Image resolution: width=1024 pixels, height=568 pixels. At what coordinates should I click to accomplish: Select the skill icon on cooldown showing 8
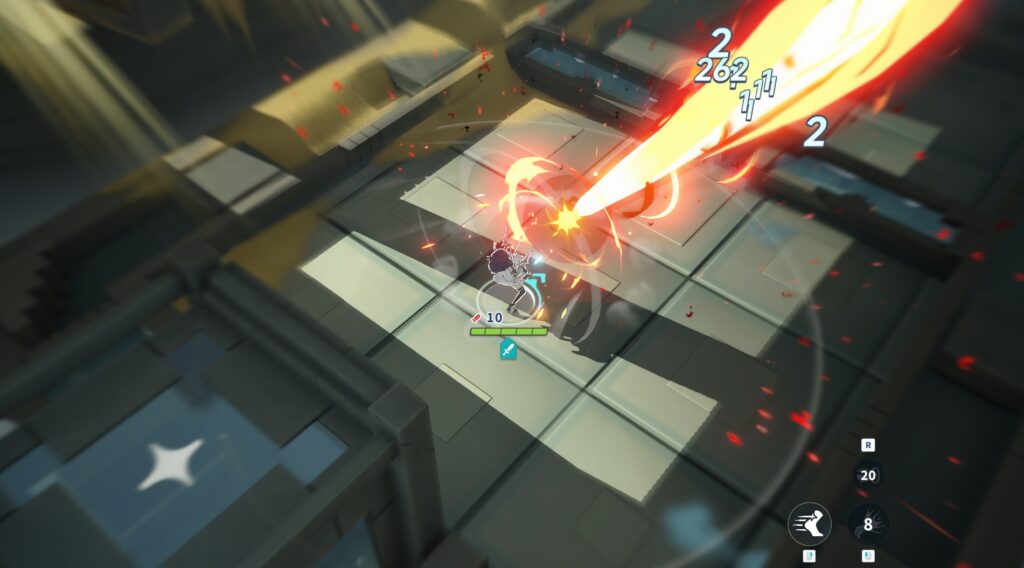click(868, 523)
